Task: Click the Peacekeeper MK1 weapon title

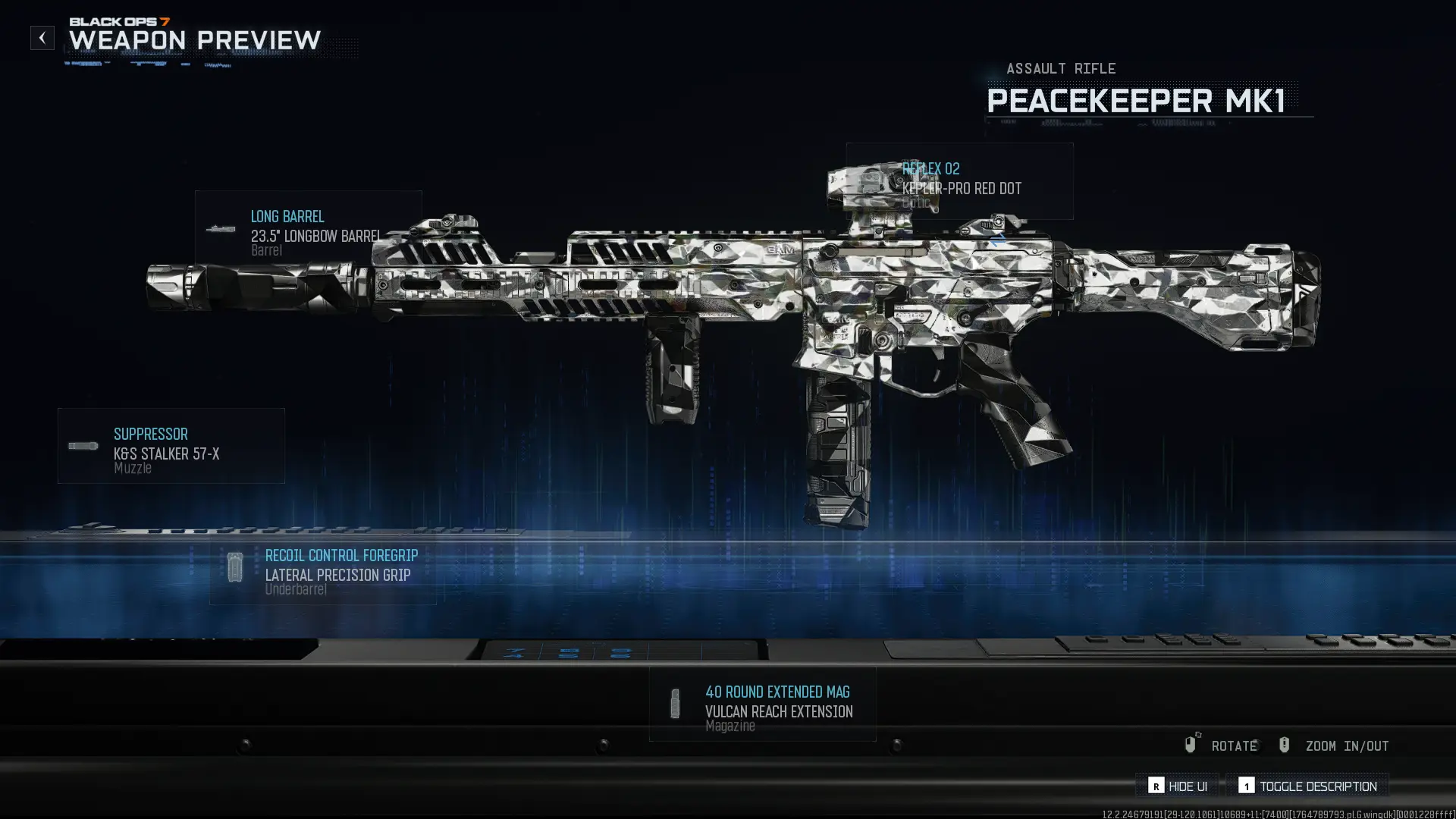Action: 1140,100
